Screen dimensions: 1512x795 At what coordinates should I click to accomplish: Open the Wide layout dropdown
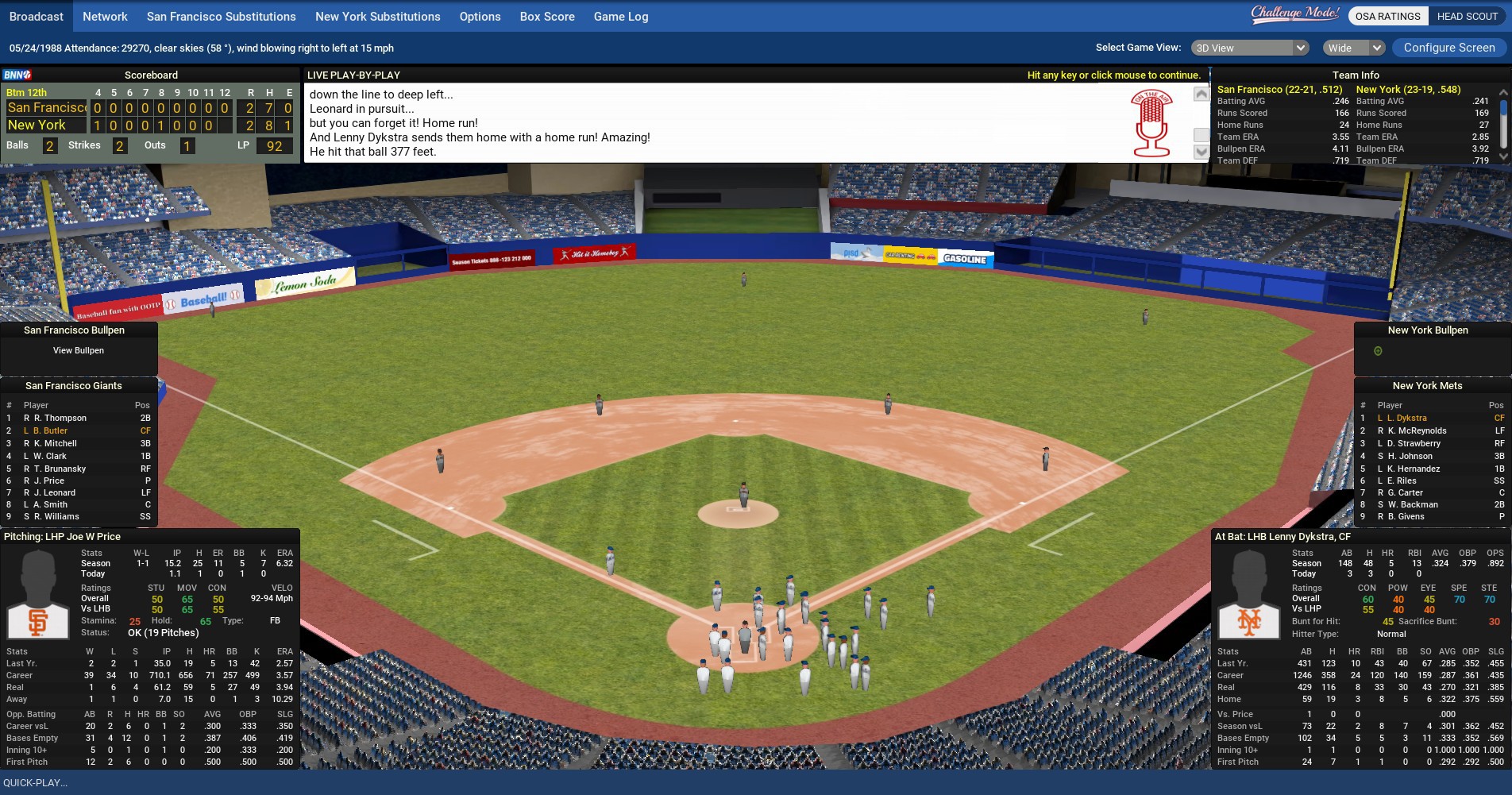coord(1354,48)
